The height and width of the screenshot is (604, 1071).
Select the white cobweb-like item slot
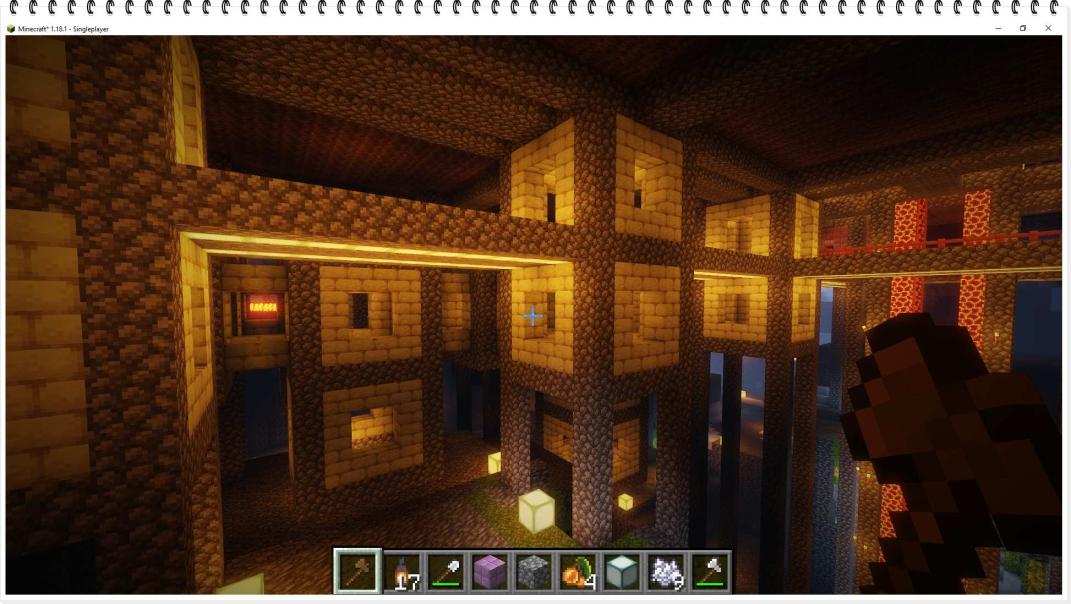tap(665, 571)
